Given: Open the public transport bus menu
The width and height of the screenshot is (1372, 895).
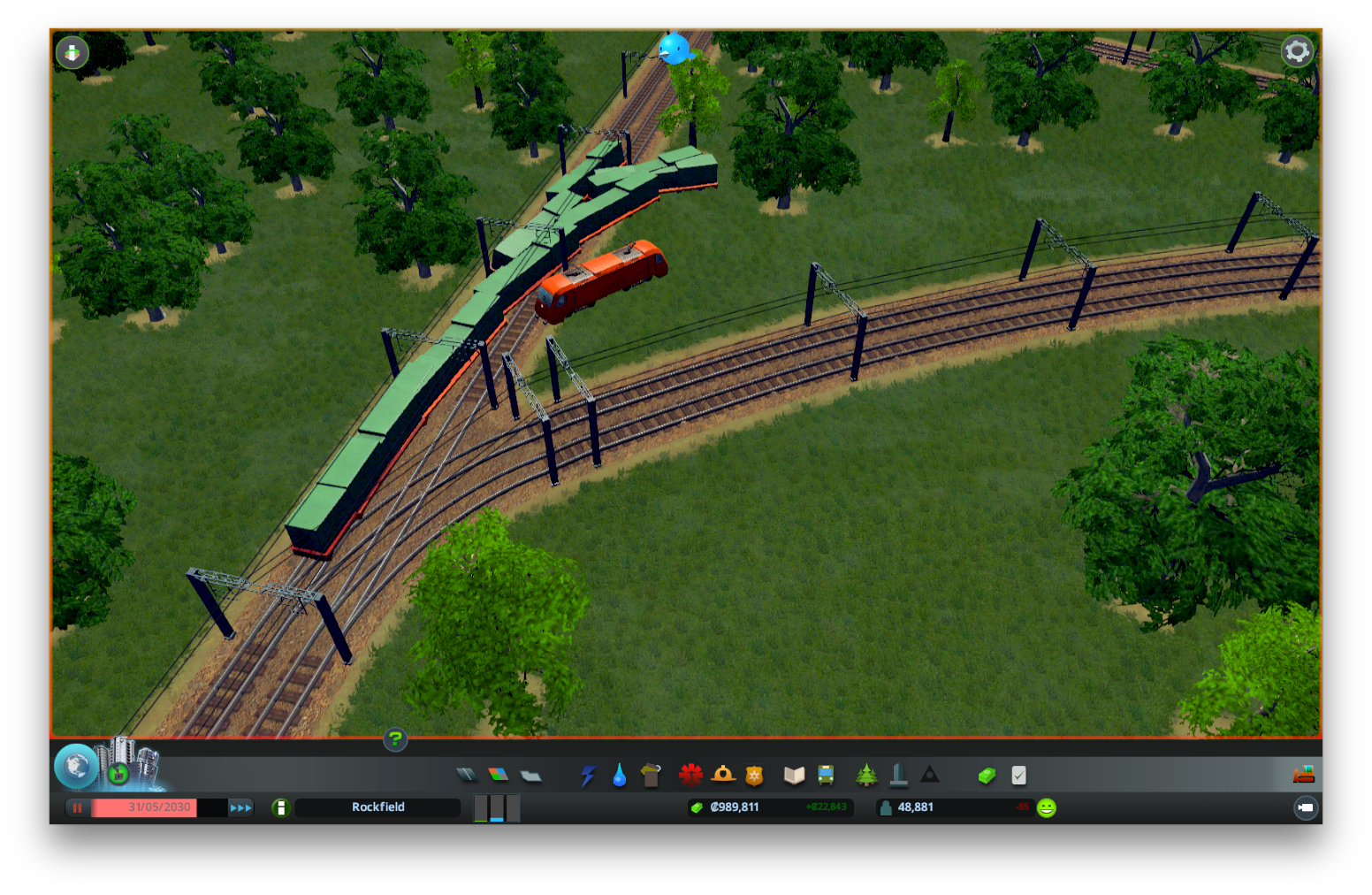Looking at the screenshot, I should [x=826, y=776].
